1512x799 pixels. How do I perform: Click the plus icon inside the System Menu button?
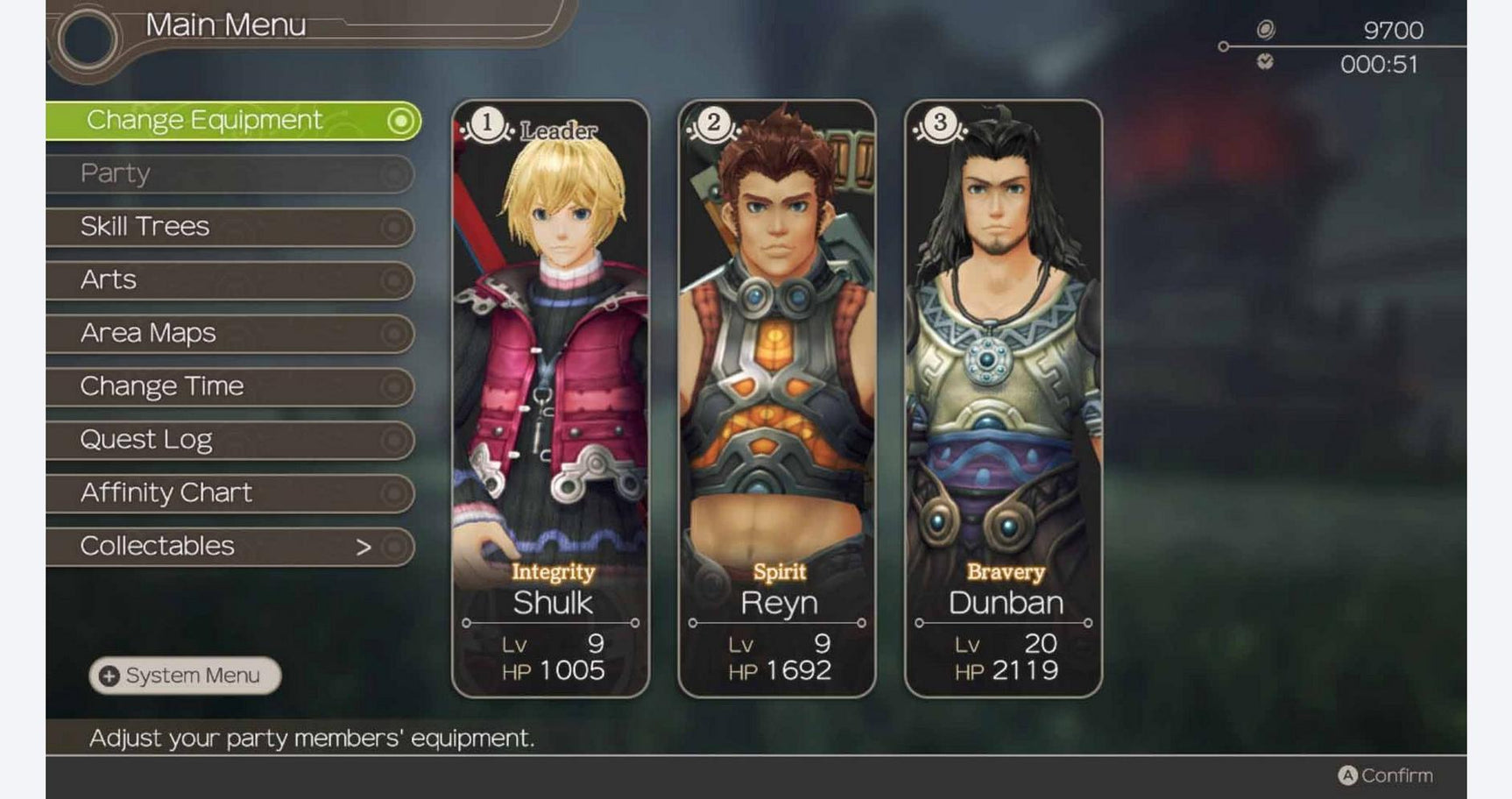[x=109, y=675]
